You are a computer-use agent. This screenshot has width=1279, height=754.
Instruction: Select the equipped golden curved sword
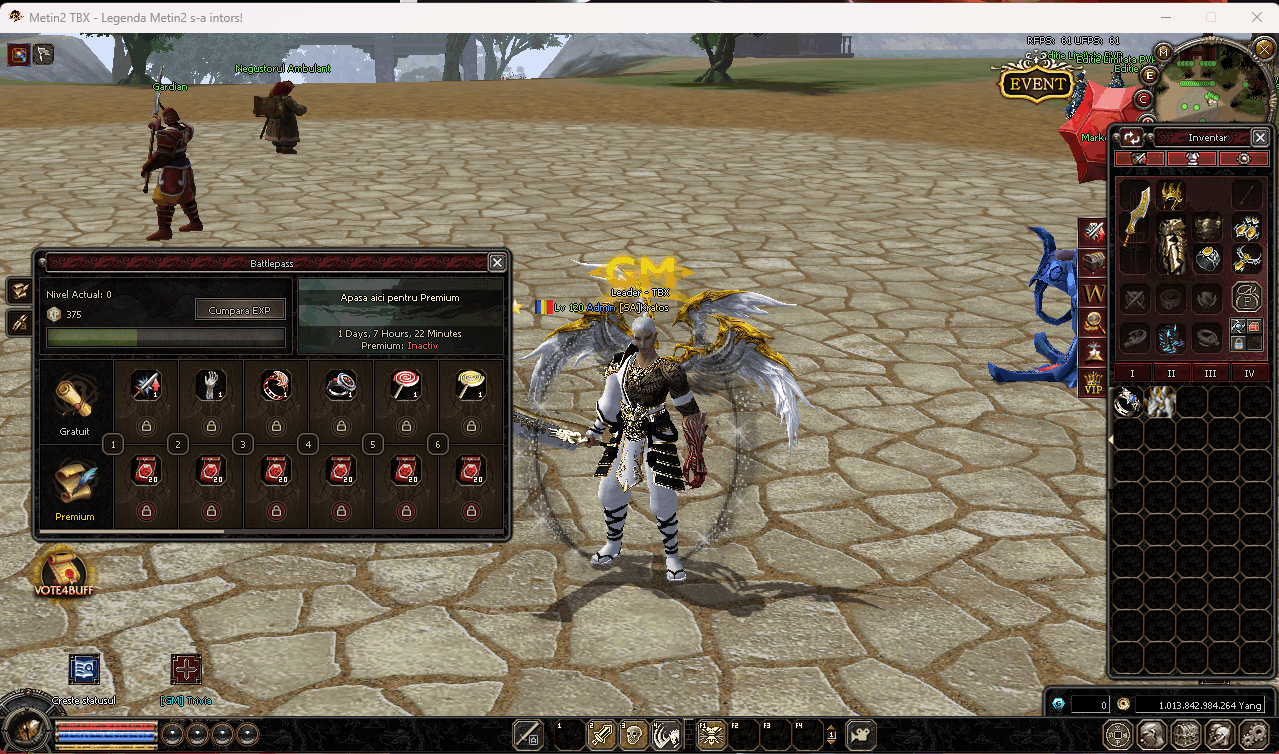[x=1135, y=217]
